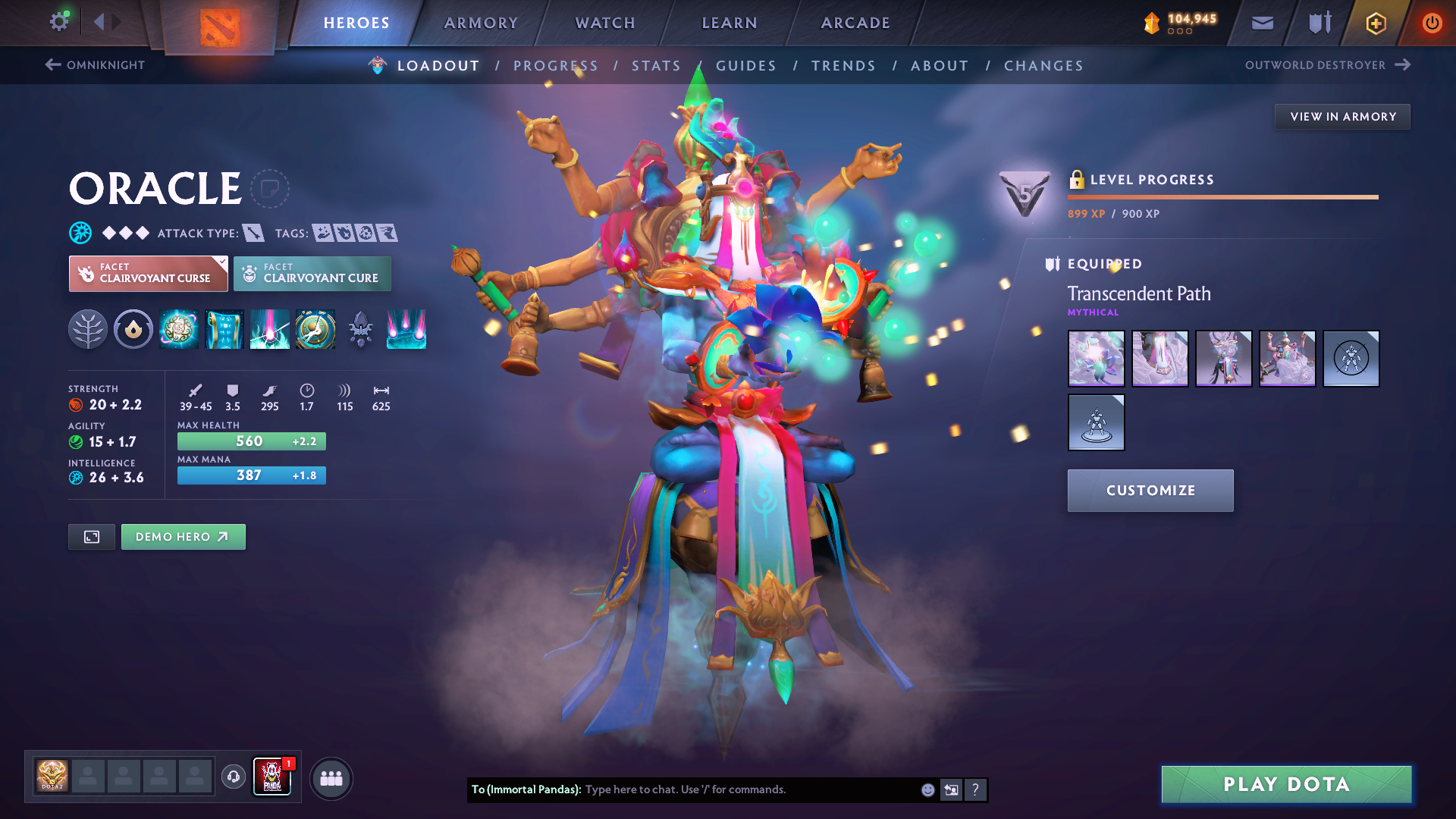The height and width of the screenshot is (819, 1456).
Task: Open the Arcade tab
Action: [x=855, y=23]
